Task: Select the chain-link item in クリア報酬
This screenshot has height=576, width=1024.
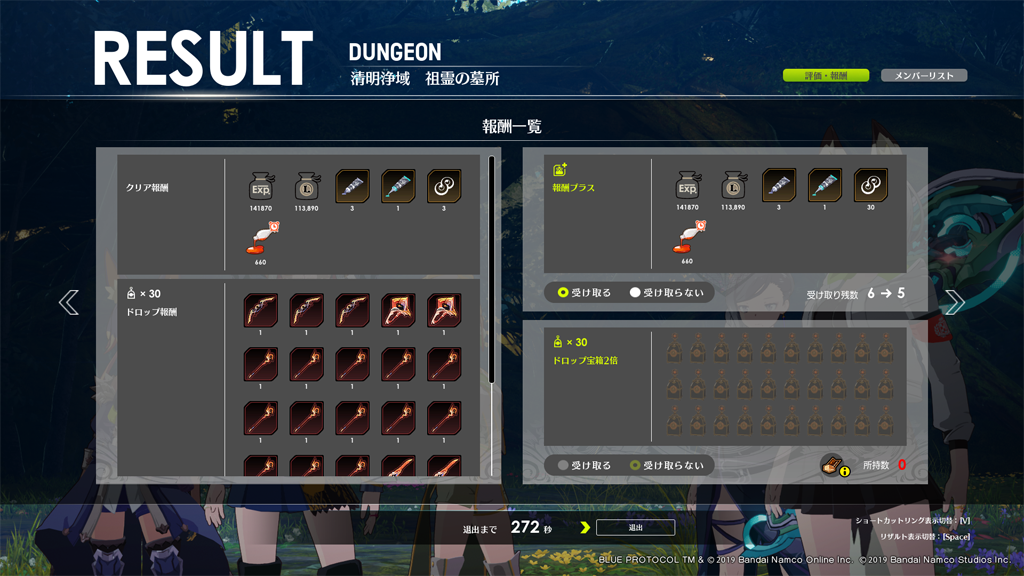Action: 444,186
